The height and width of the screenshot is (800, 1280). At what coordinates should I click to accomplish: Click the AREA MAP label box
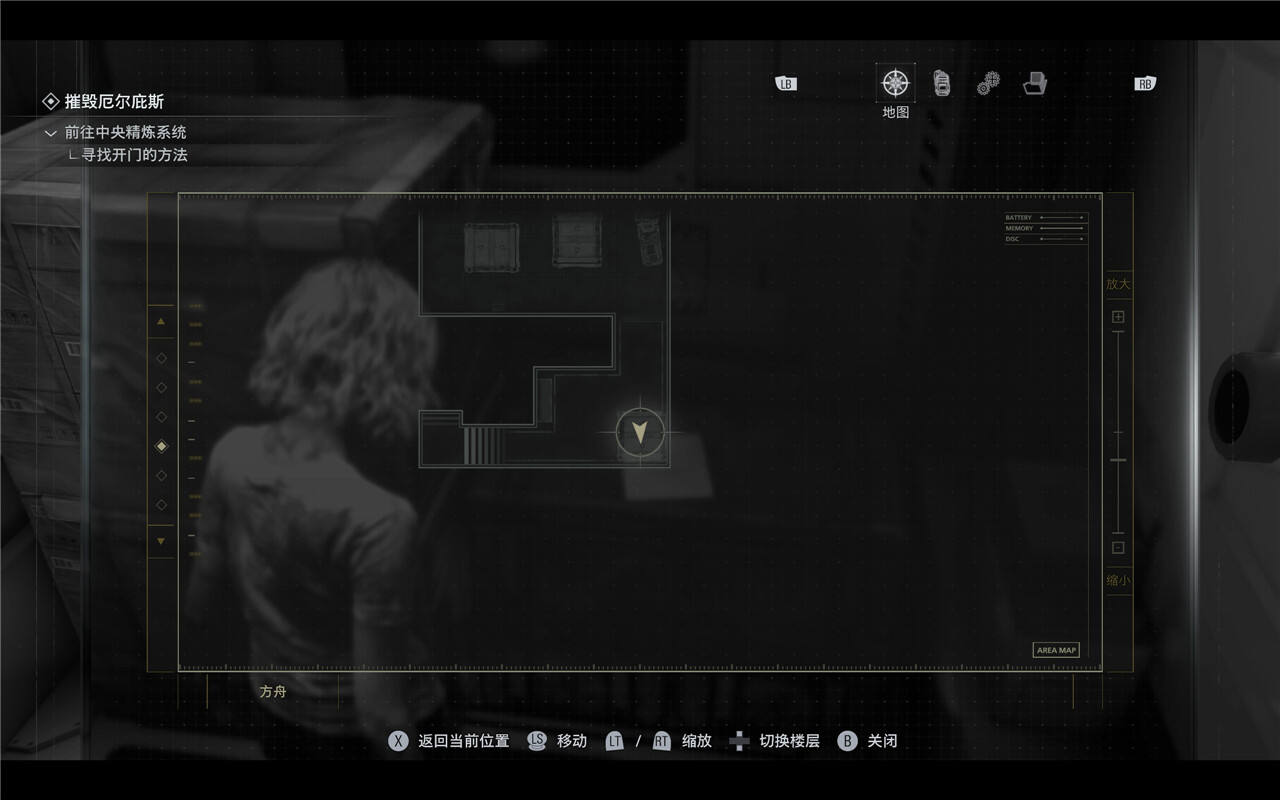tap(1056, 650)
